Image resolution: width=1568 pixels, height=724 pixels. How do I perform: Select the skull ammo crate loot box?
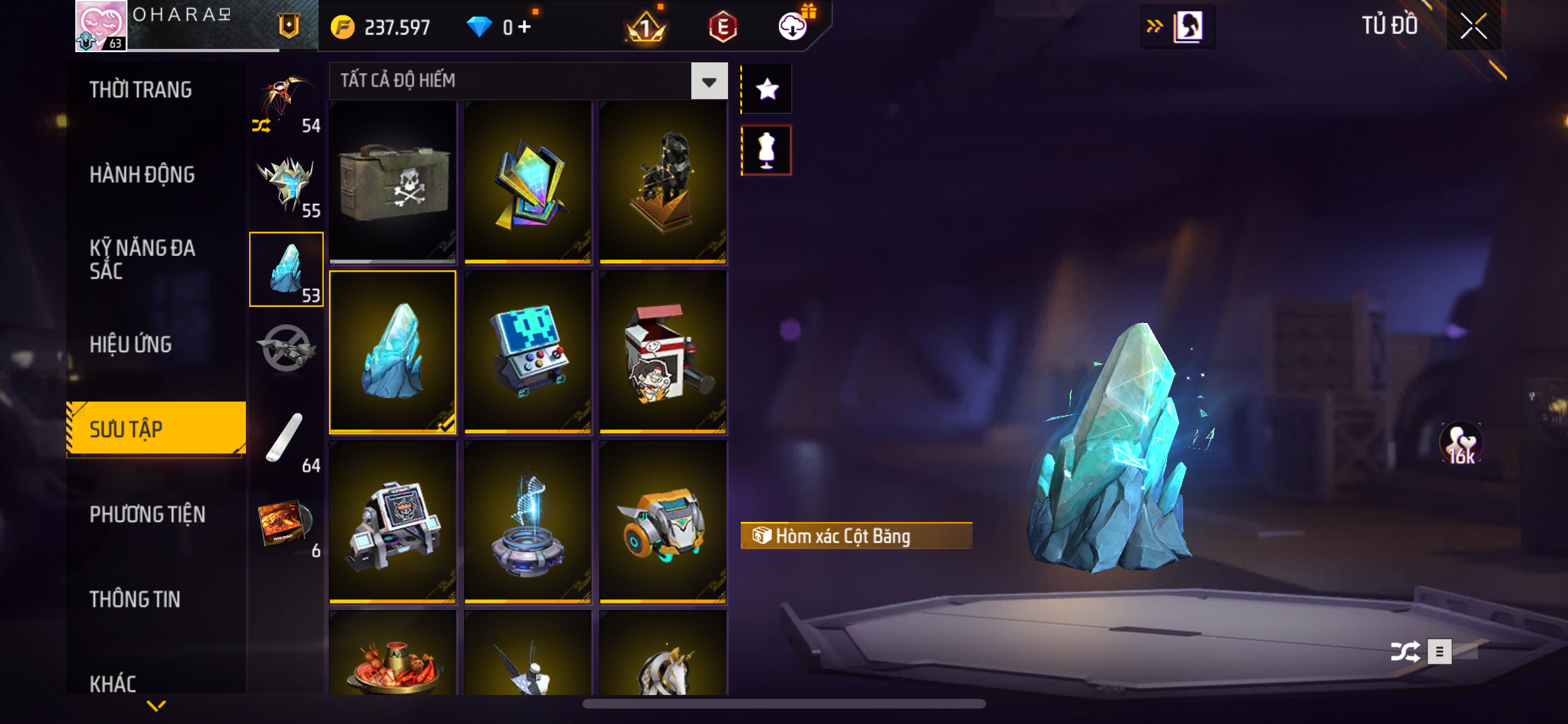coord(393,182)
